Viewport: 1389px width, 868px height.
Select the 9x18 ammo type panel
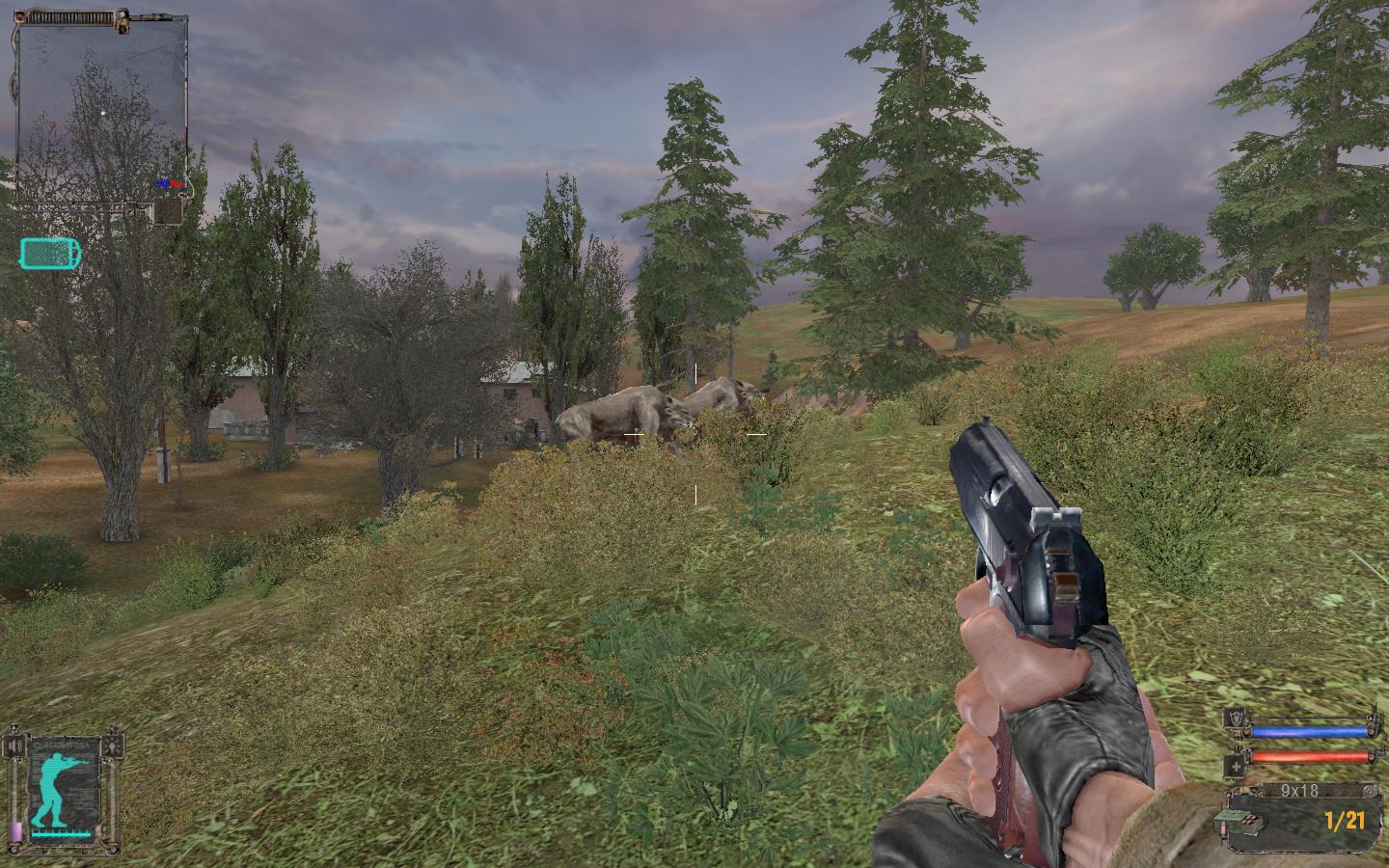1298,791
